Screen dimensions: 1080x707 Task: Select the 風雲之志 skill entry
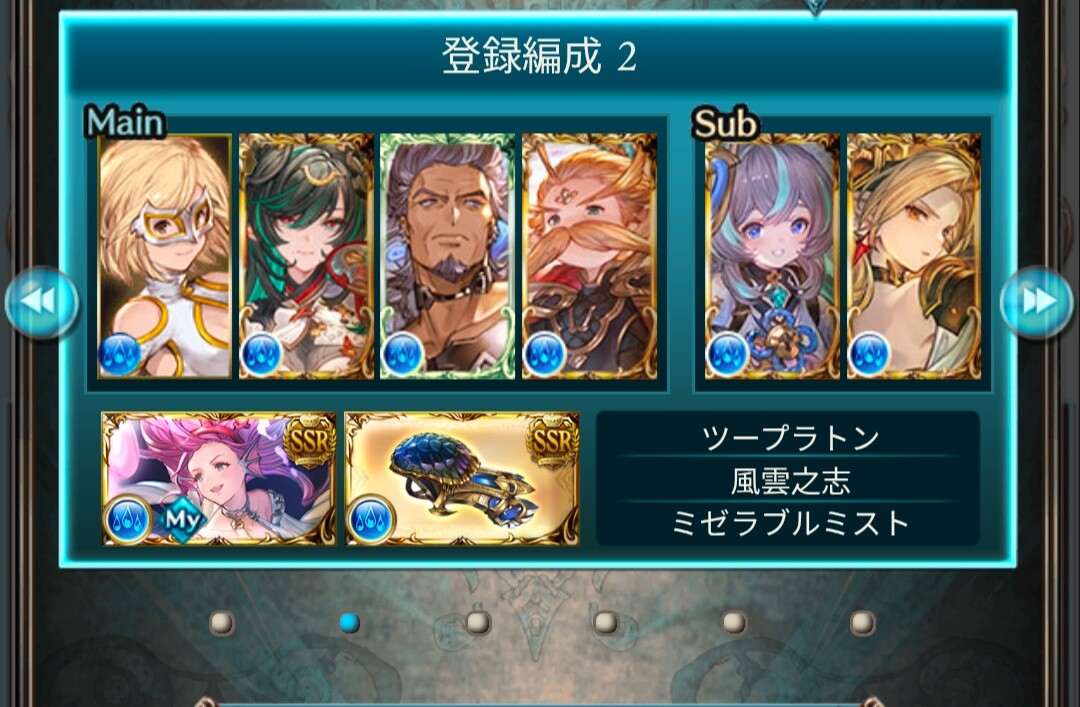pos(790,481)
